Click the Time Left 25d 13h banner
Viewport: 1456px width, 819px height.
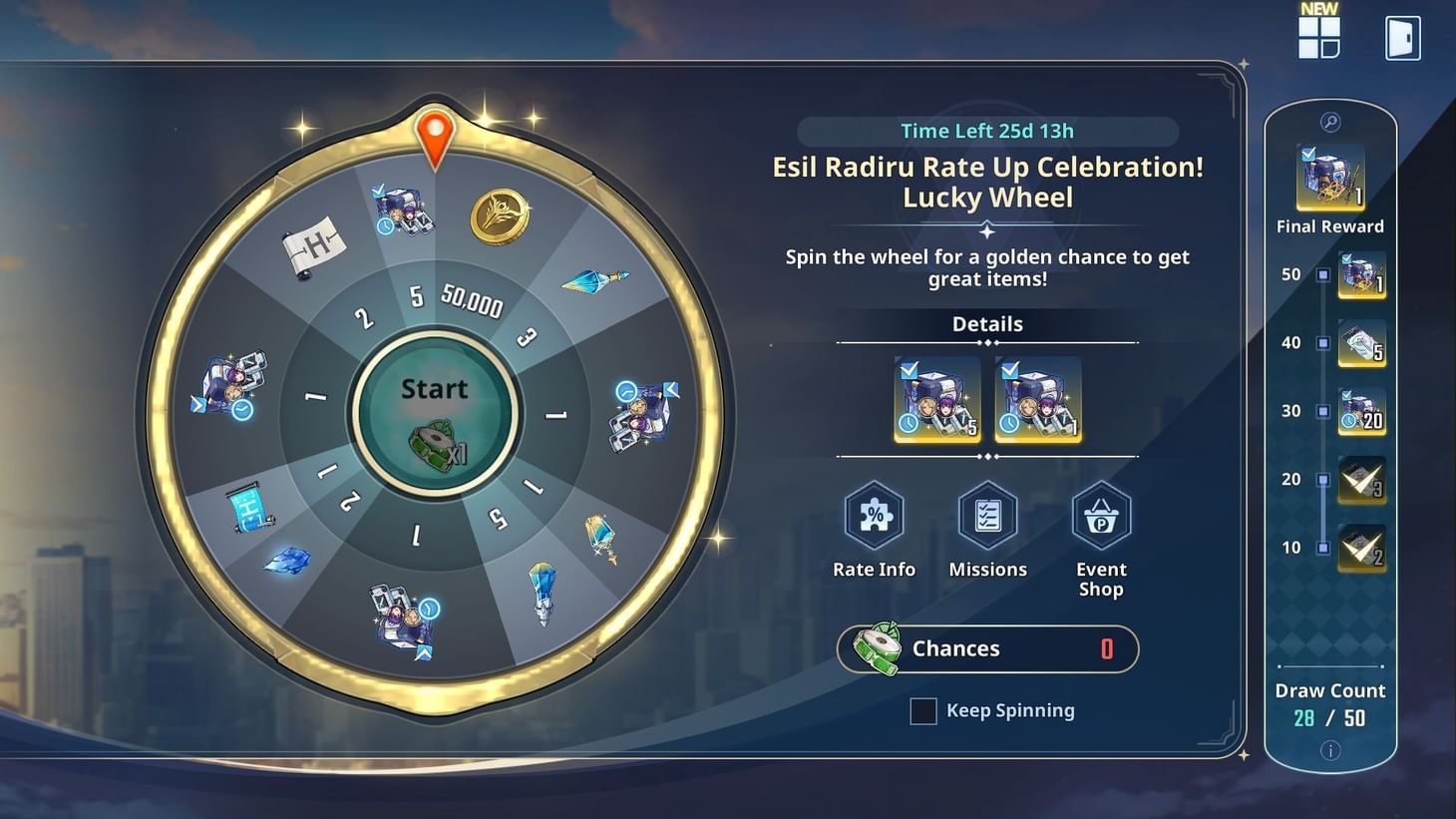(x=987, y=131)
